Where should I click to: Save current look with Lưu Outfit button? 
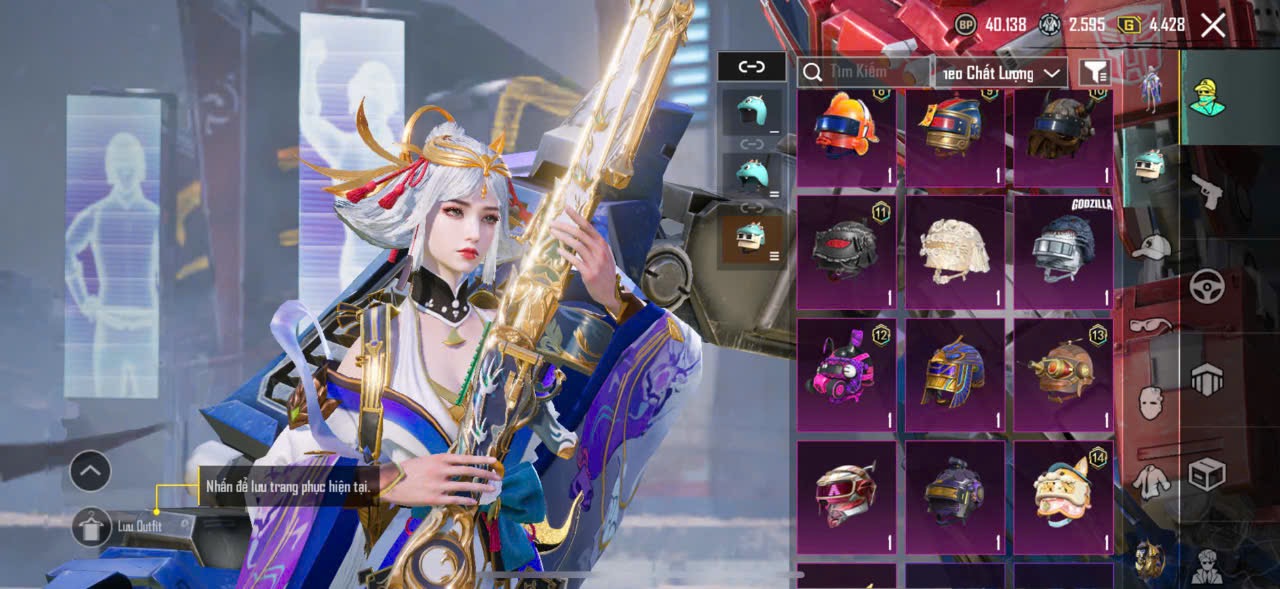92,526
